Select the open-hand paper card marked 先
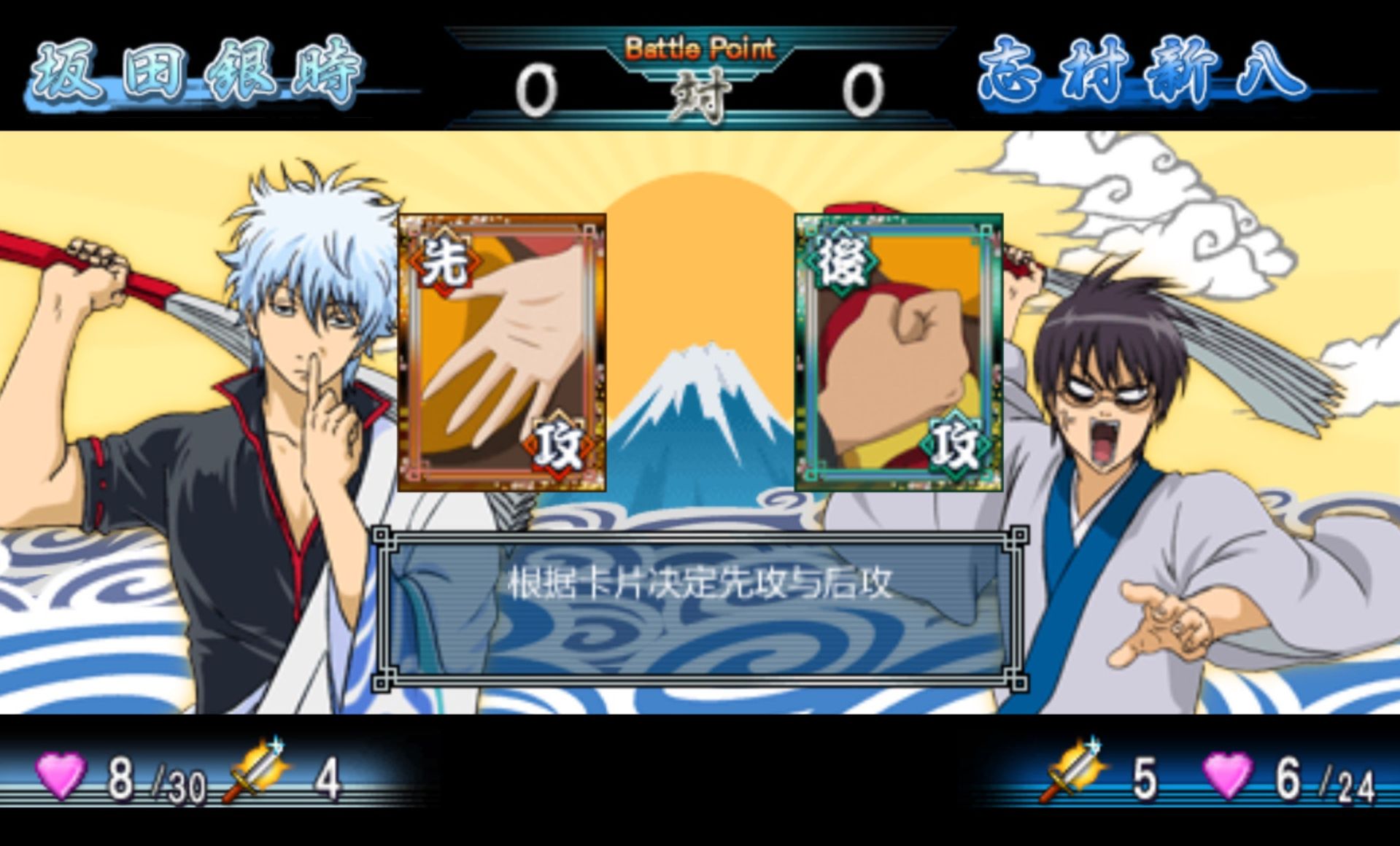The width and height of the screenshot is (1400, 846). pos(501,353)
